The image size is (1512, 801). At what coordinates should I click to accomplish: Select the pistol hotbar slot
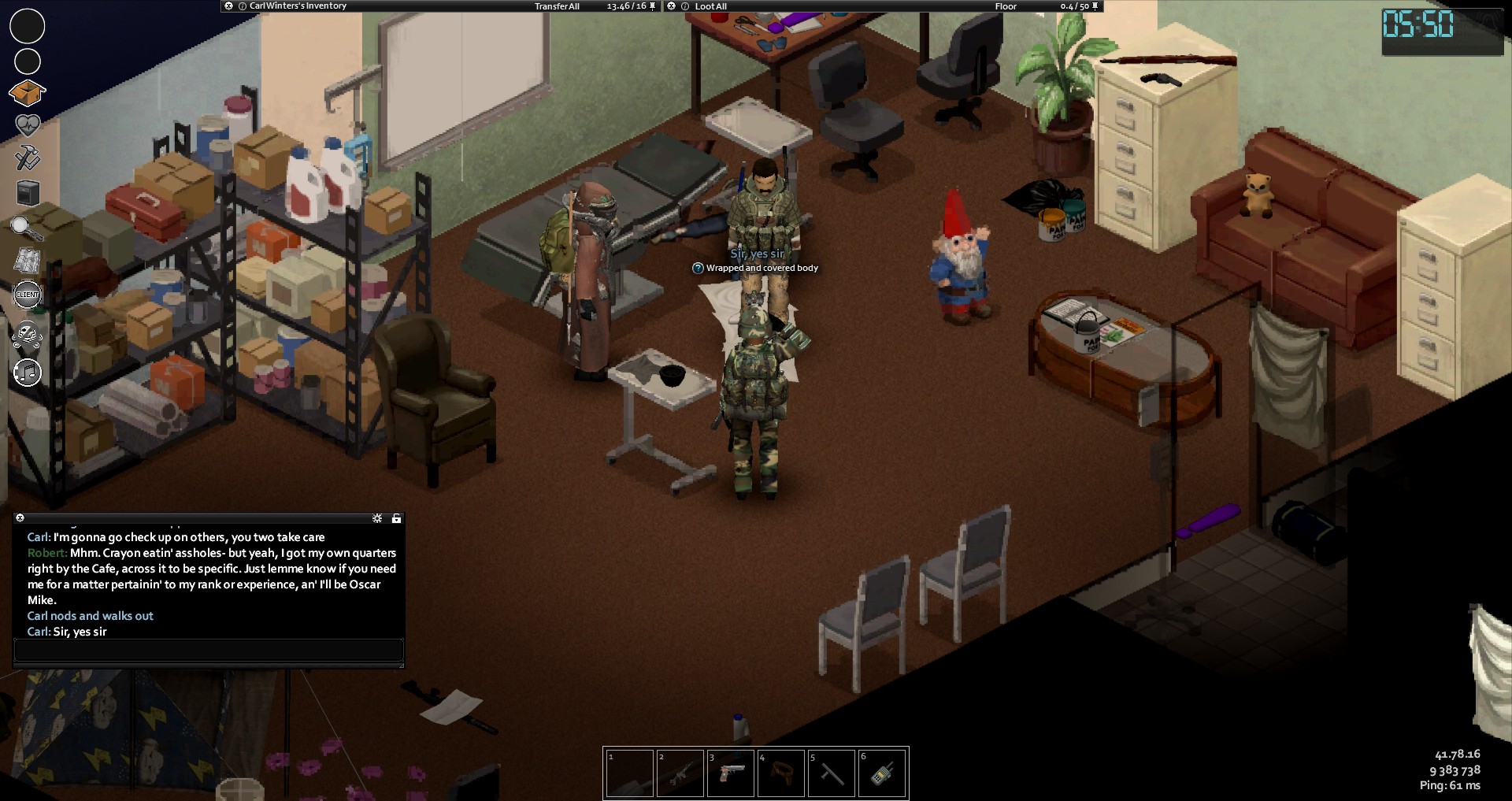click(730, 773)
